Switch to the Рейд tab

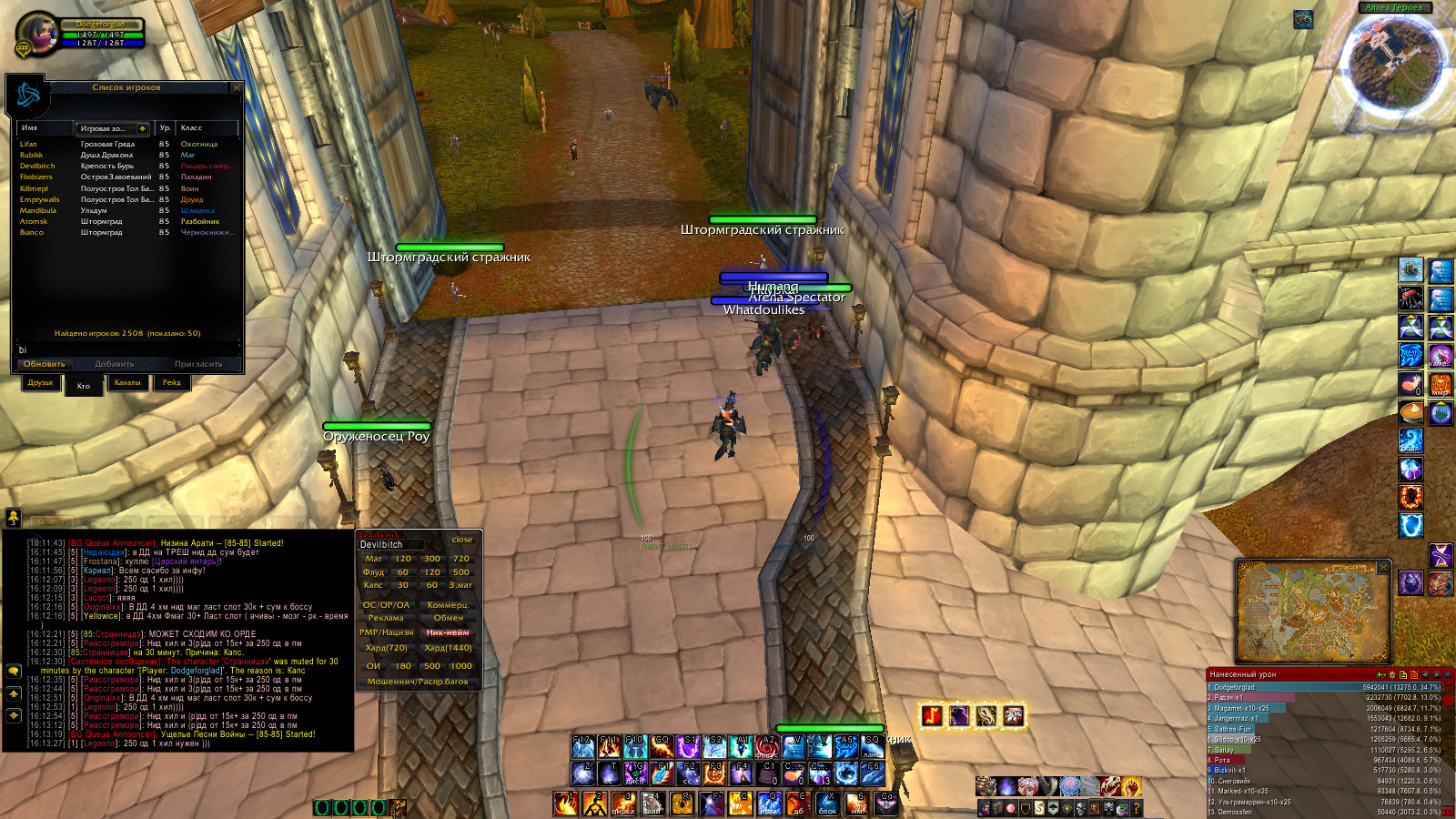click(171, 383)
